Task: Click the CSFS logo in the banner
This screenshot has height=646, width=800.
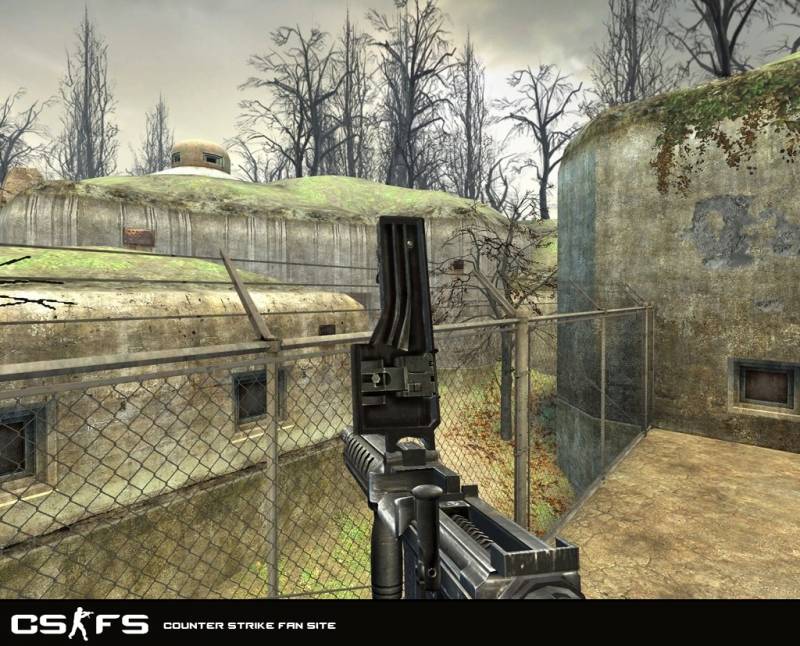Action: pos(80,625)
